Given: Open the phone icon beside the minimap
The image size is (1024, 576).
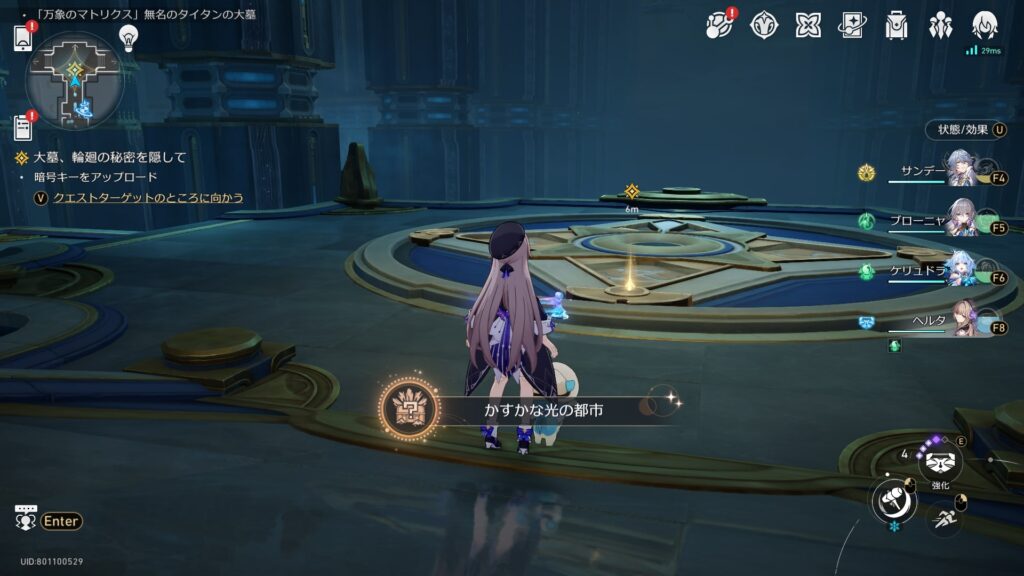Looking at the screenshot, I should (x=23, y=38).
